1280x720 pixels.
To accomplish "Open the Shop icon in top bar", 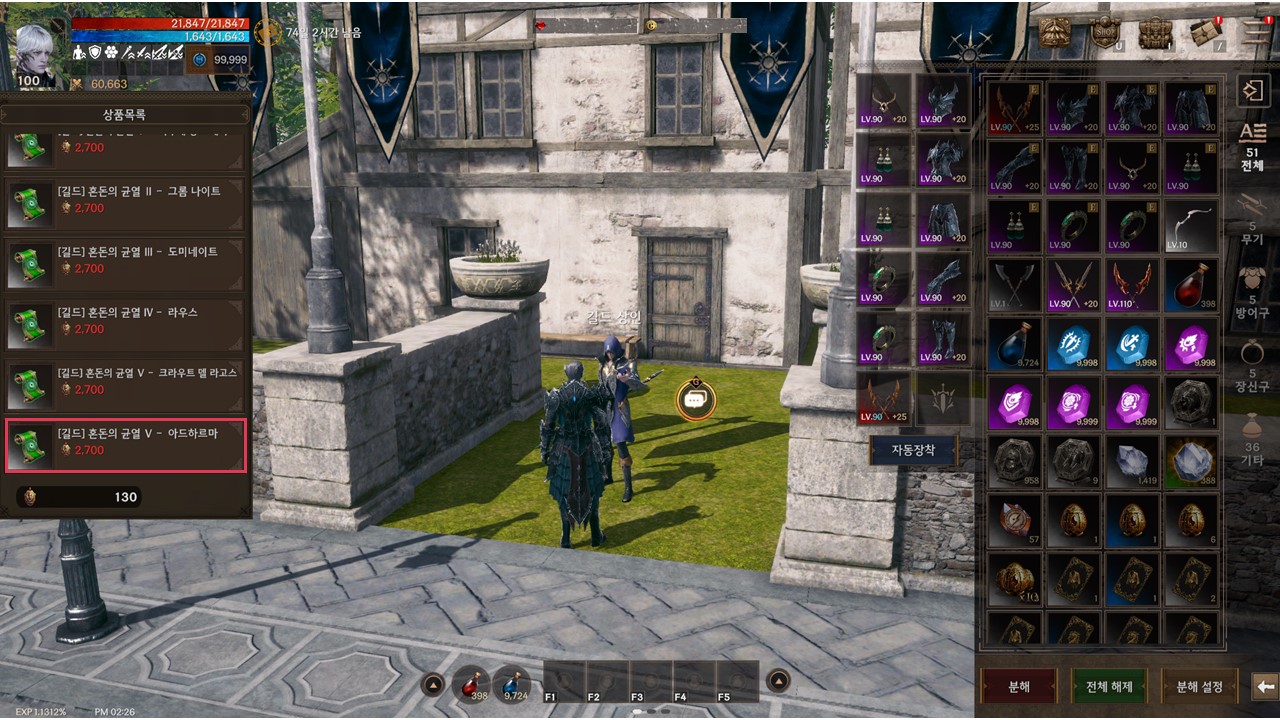I will (1104, 33).
